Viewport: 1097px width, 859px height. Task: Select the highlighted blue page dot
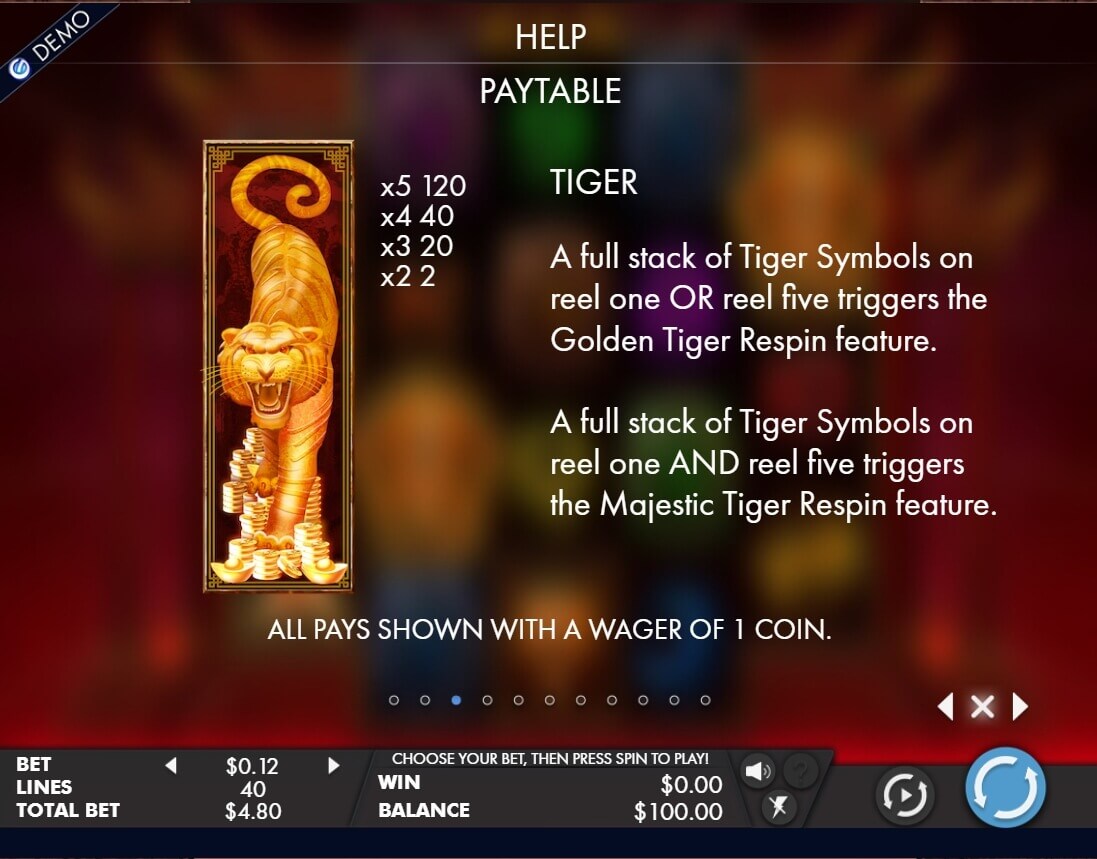[456, 700]
